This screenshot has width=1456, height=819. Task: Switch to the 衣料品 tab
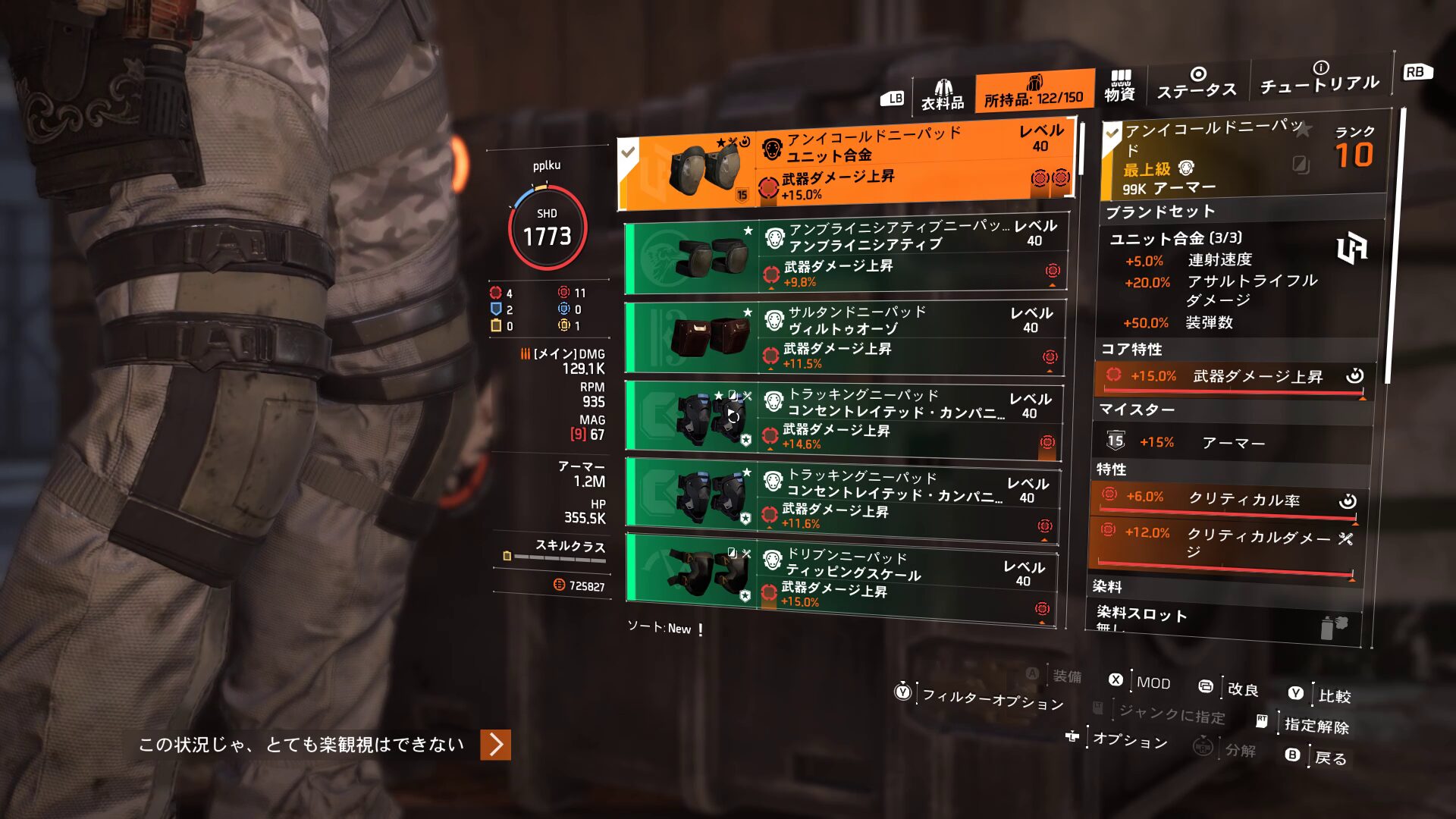[x=943, y=95]
